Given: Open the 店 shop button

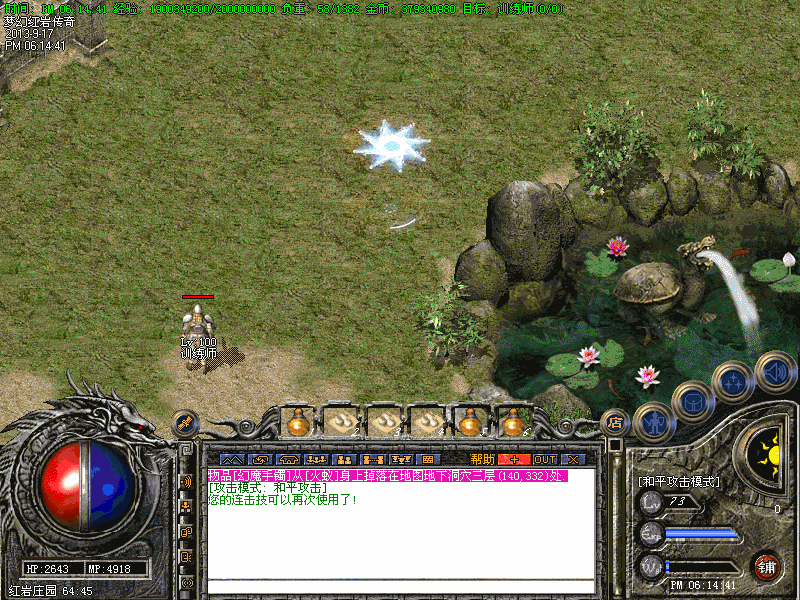Looking at the screenshot, I should tap(615, 422).
